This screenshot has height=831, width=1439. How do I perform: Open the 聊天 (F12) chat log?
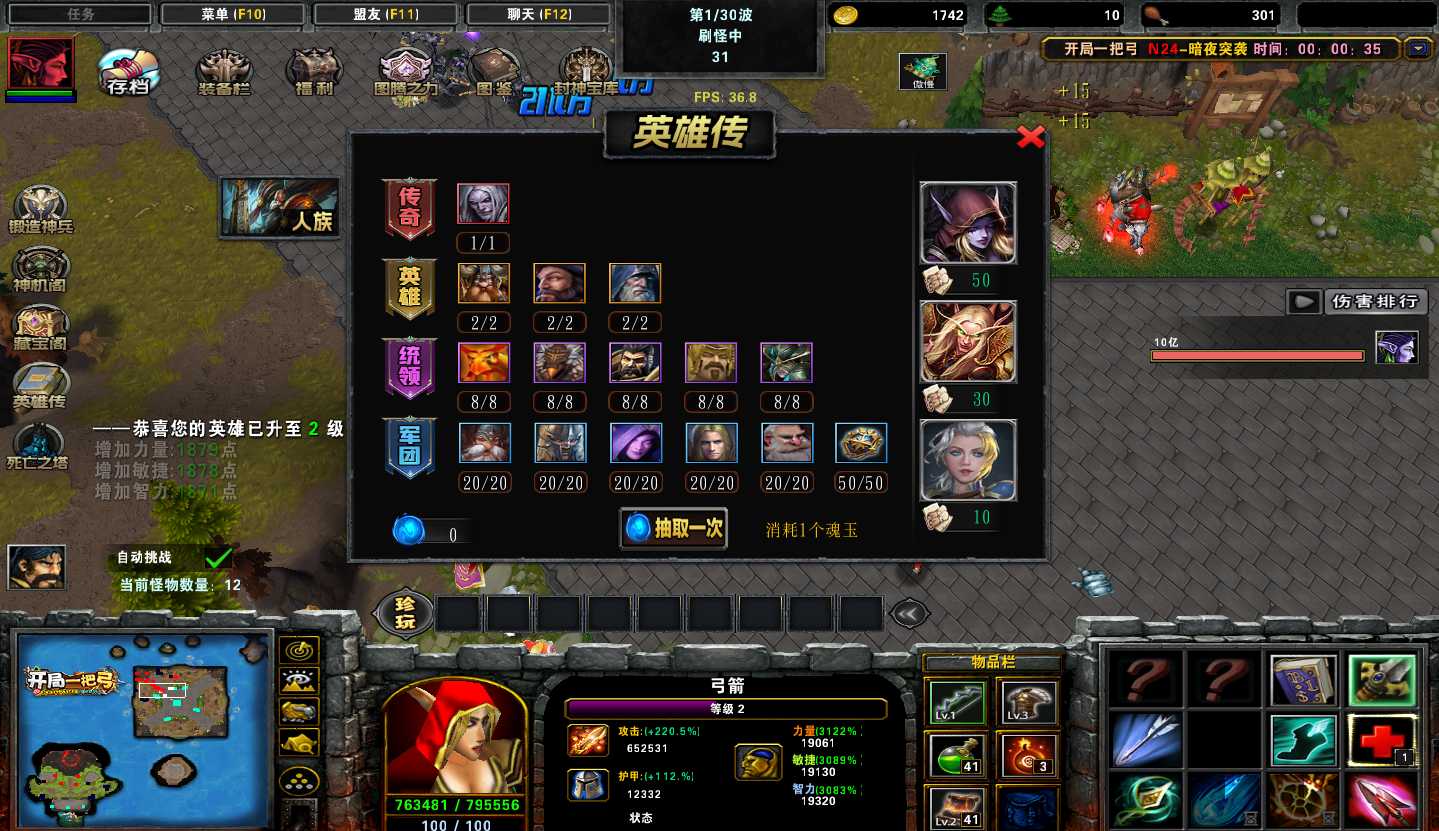coord(539,14)
